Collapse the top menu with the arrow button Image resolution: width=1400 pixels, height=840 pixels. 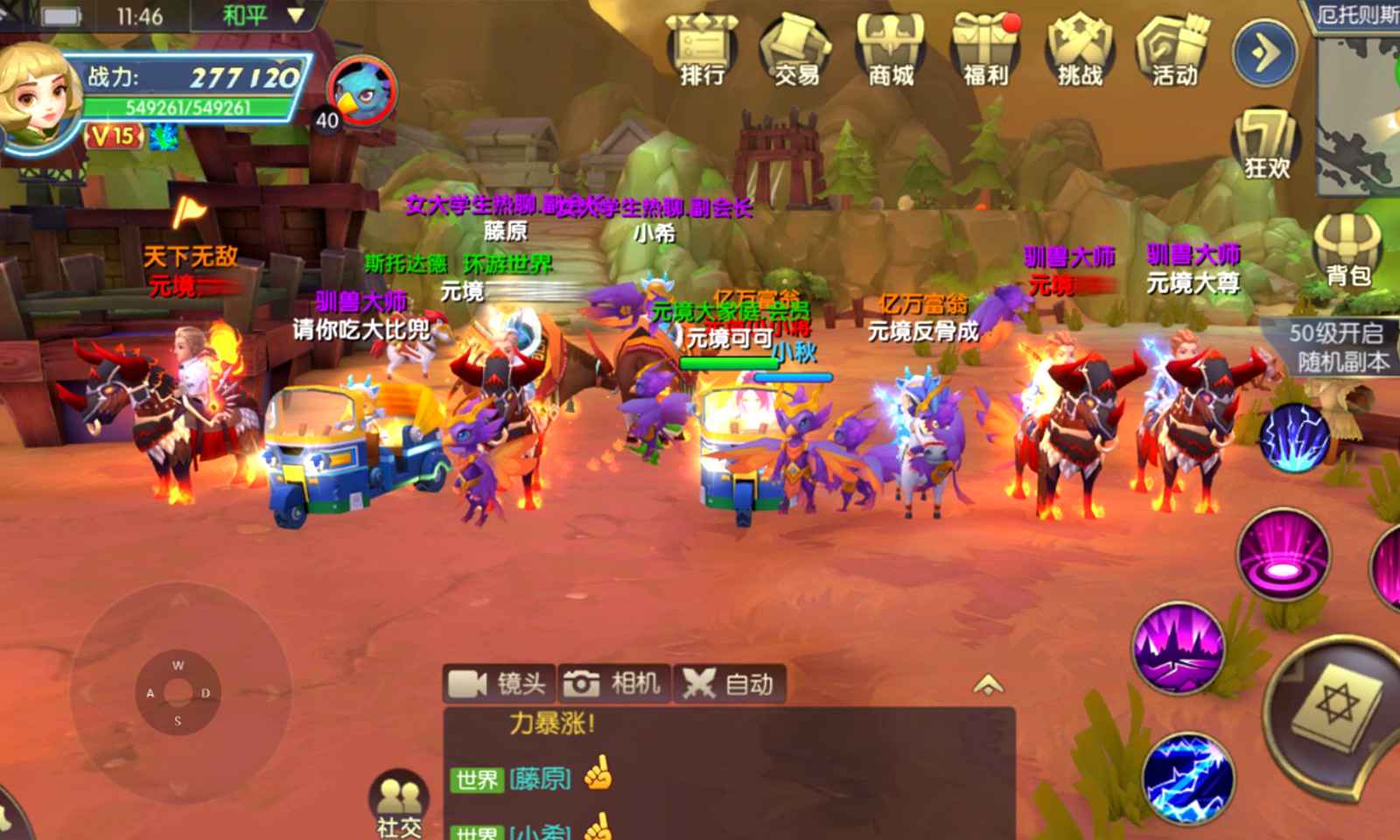pos(1263,52)
